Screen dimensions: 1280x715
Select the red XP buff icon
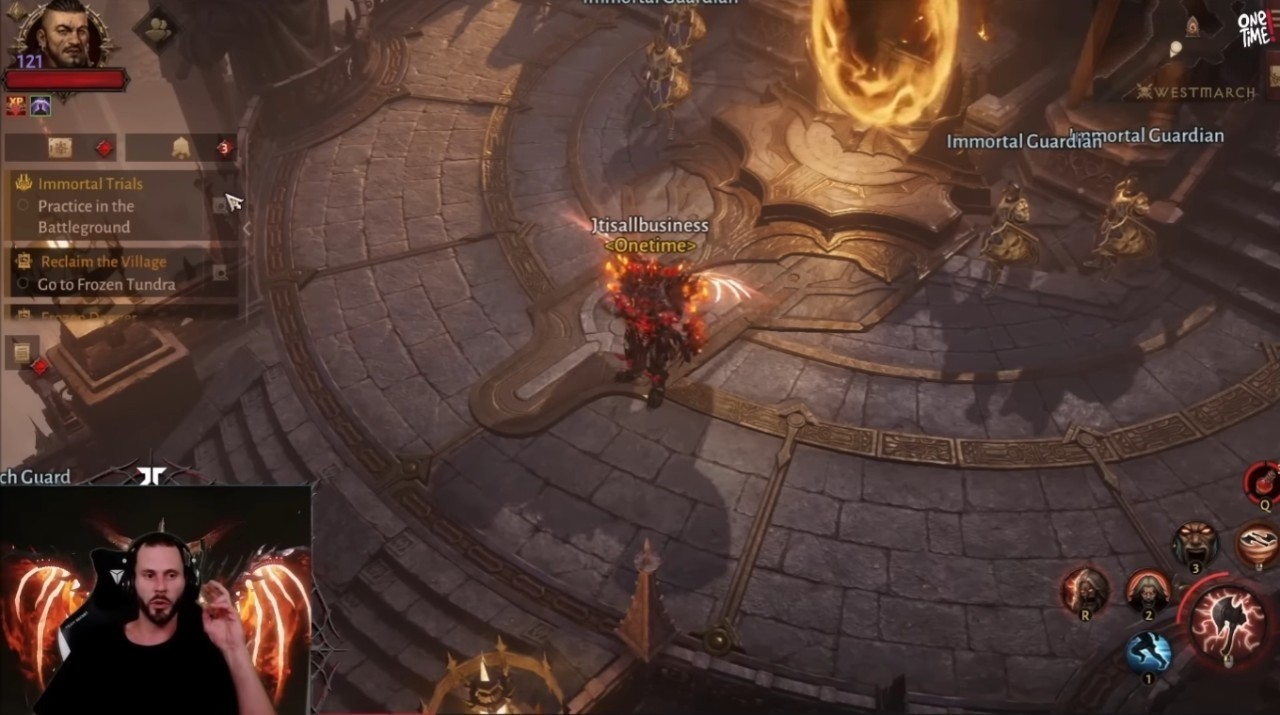tap(16, 105)
